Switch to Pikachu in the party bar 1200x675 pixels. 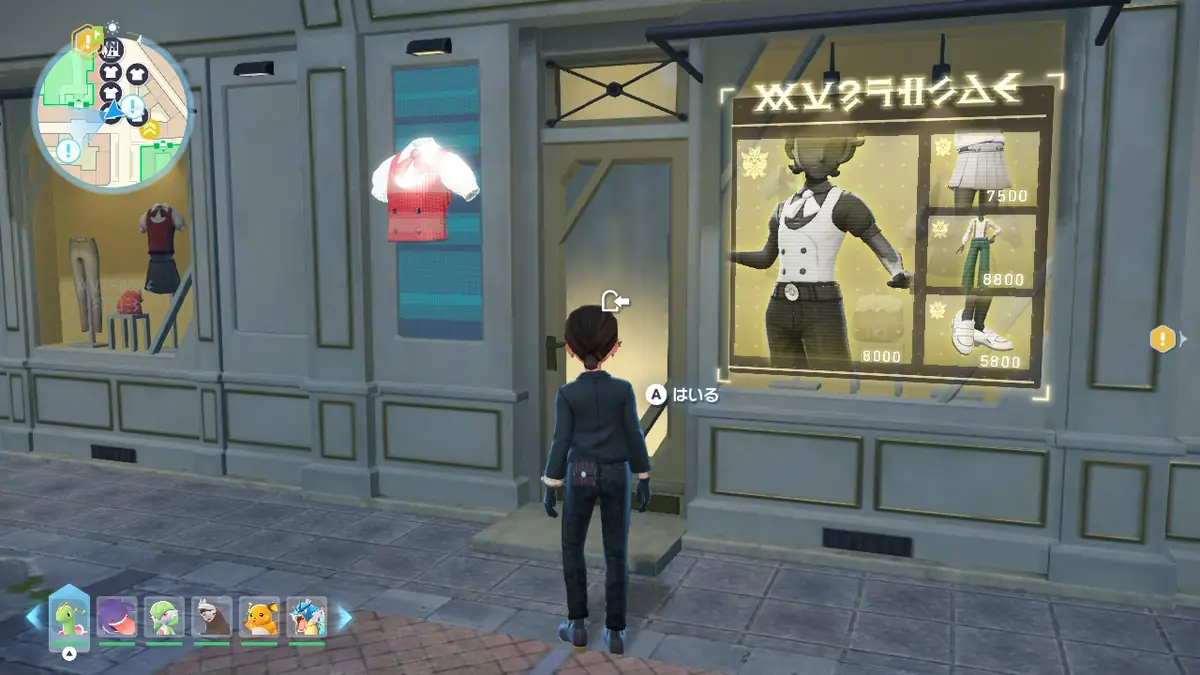(260, 618)
